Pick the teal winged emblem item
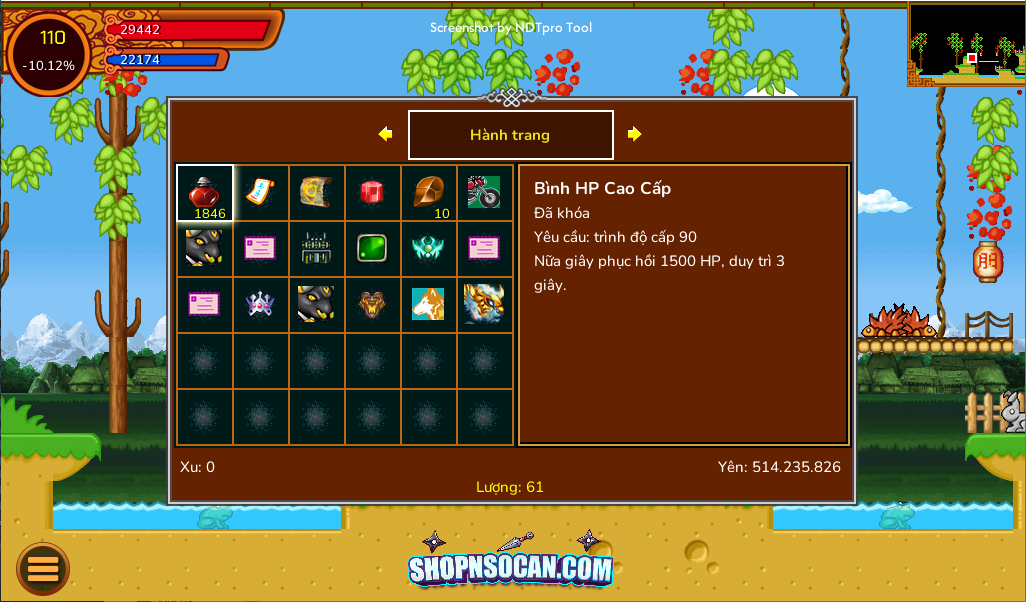This screenshot has width=1026, height=602. [x=428, y=248]
